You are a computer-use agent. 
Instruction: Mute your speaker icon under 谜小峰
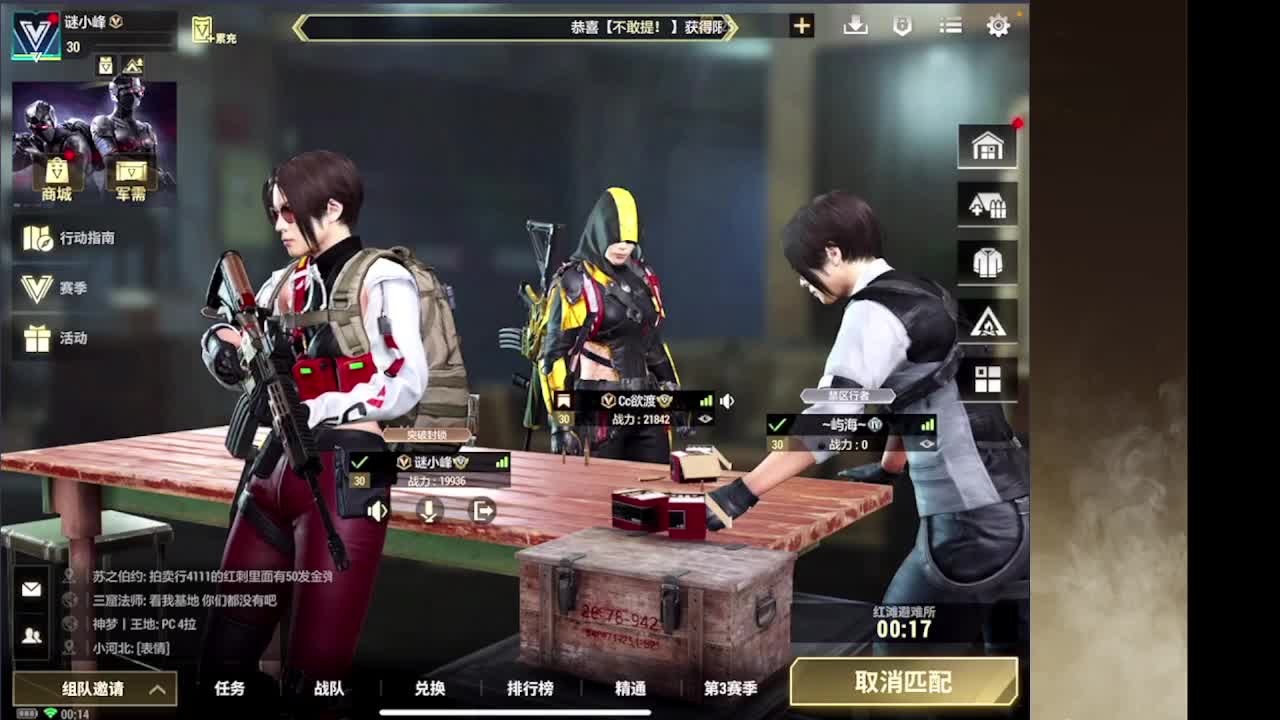(x=376, y=511)
